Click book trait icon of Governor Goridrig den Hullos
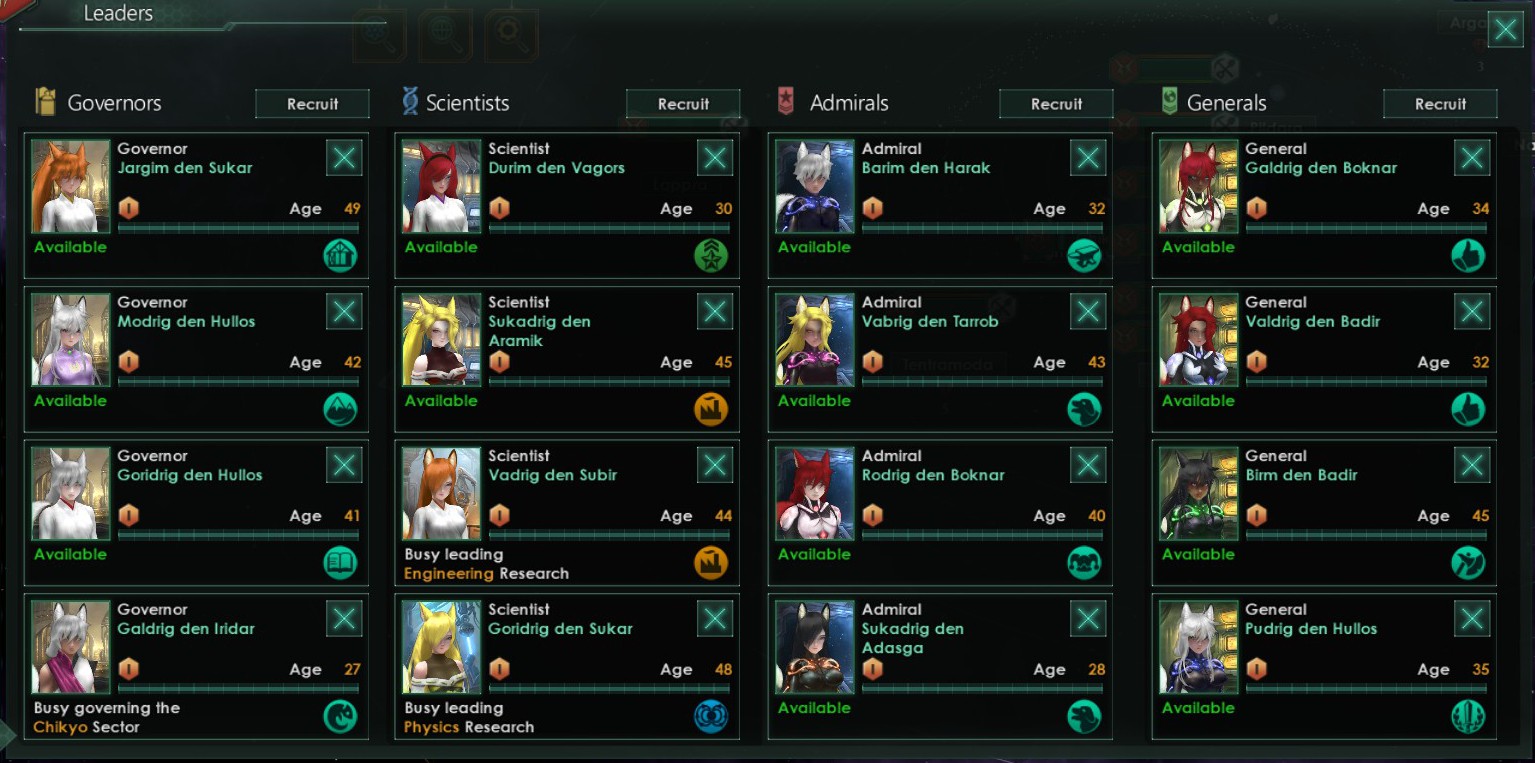 point(340,562)
